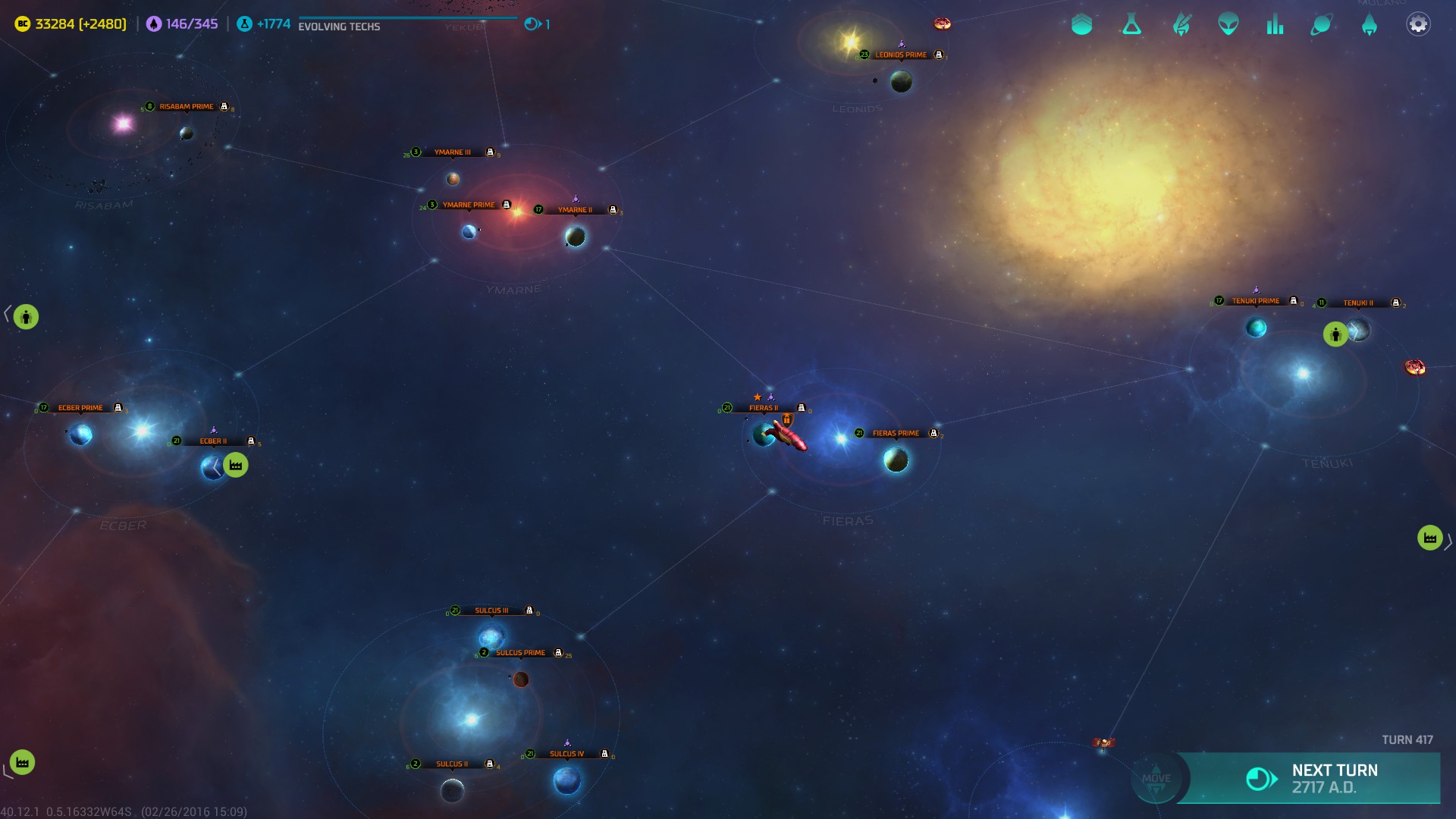This screenshot has height=819, width=1456.
Task: Click the factory notification beside Ecber II
Action: (x=236, y=466)
